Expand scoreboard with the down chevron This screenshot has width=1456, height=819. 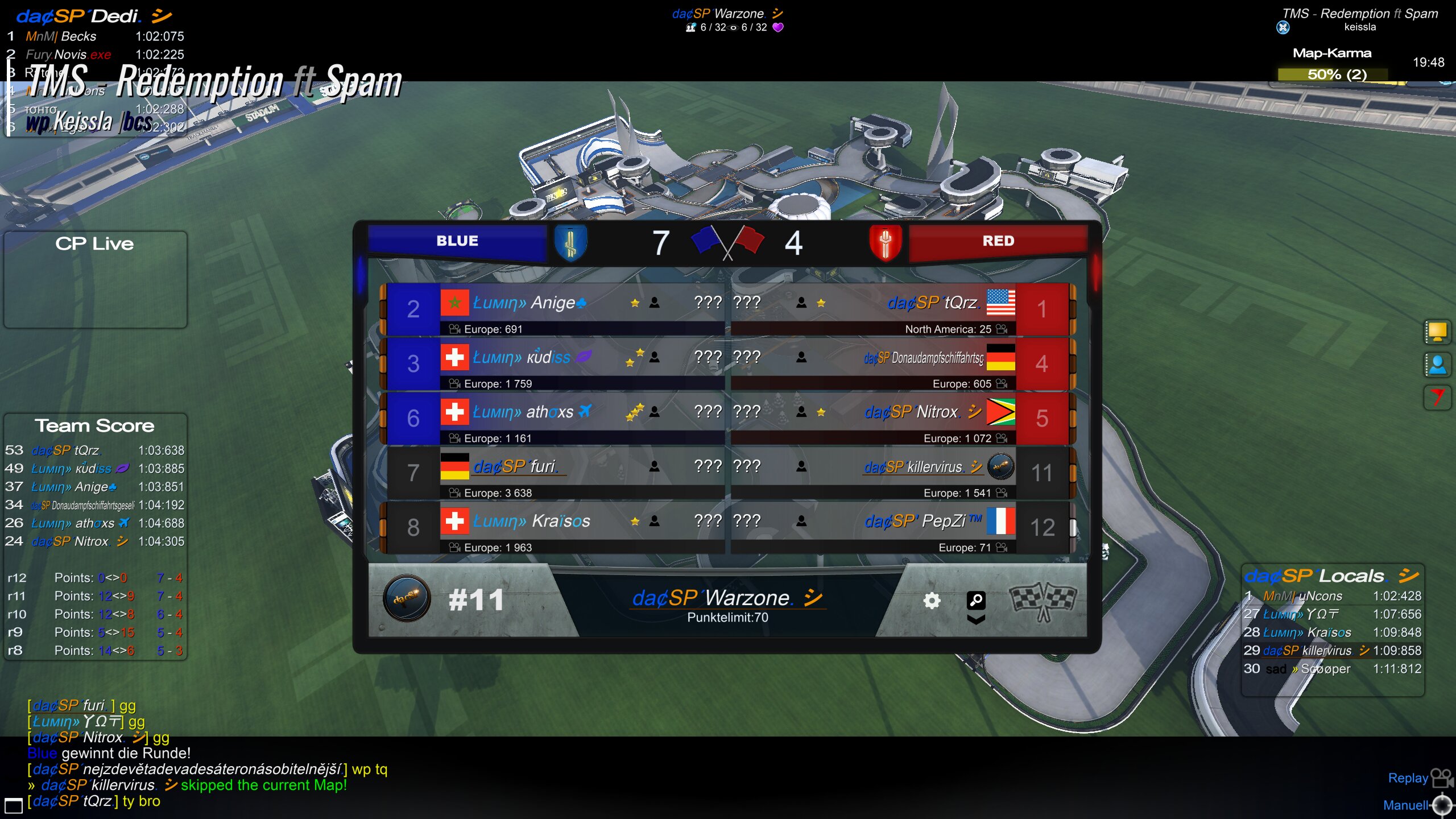(976, 620)
